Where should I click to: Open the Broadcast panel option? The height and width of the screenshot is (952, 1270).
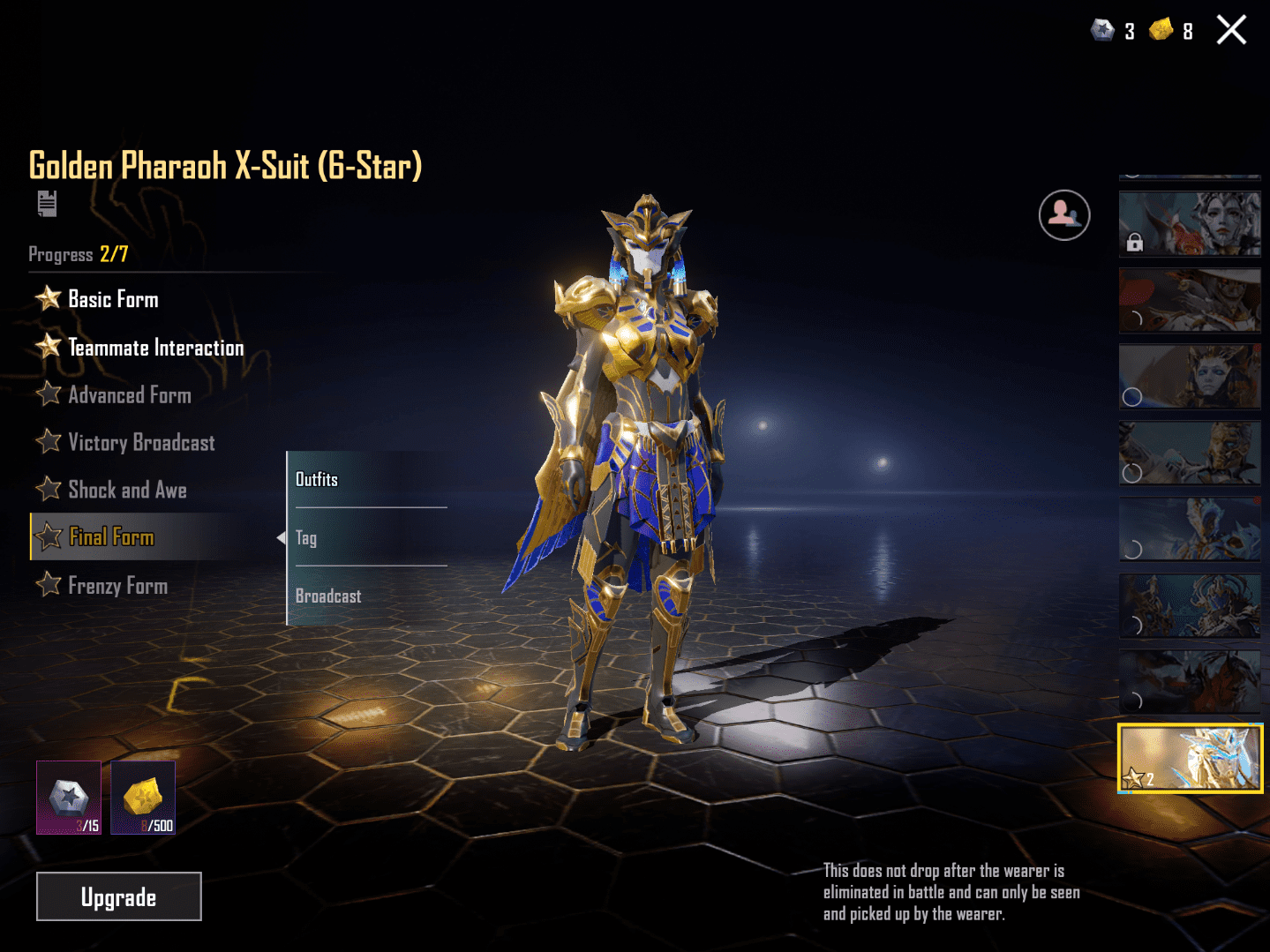327,596
